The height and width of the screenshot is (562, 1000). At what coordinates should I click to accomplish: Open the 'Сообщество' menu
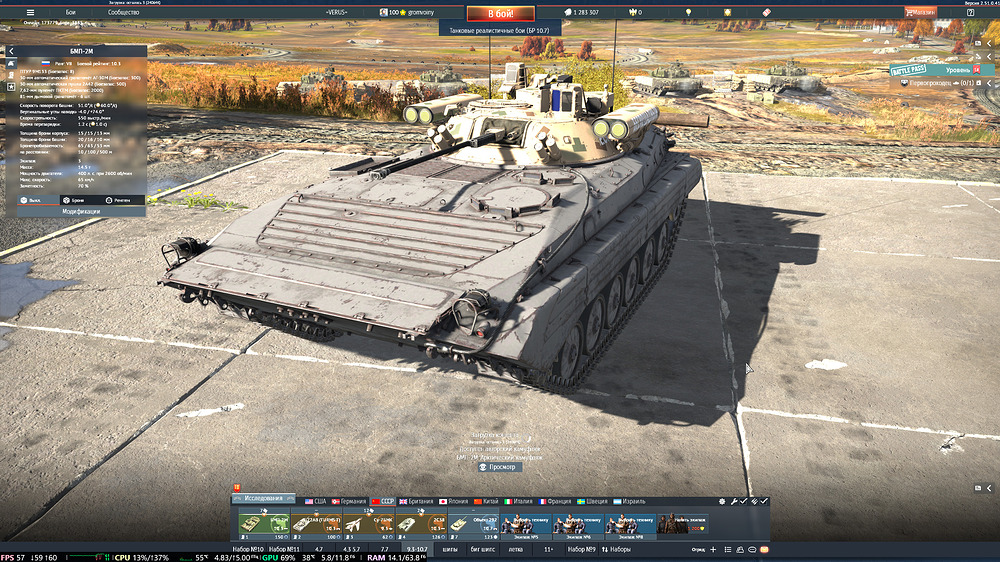click(x=123, y=12)
